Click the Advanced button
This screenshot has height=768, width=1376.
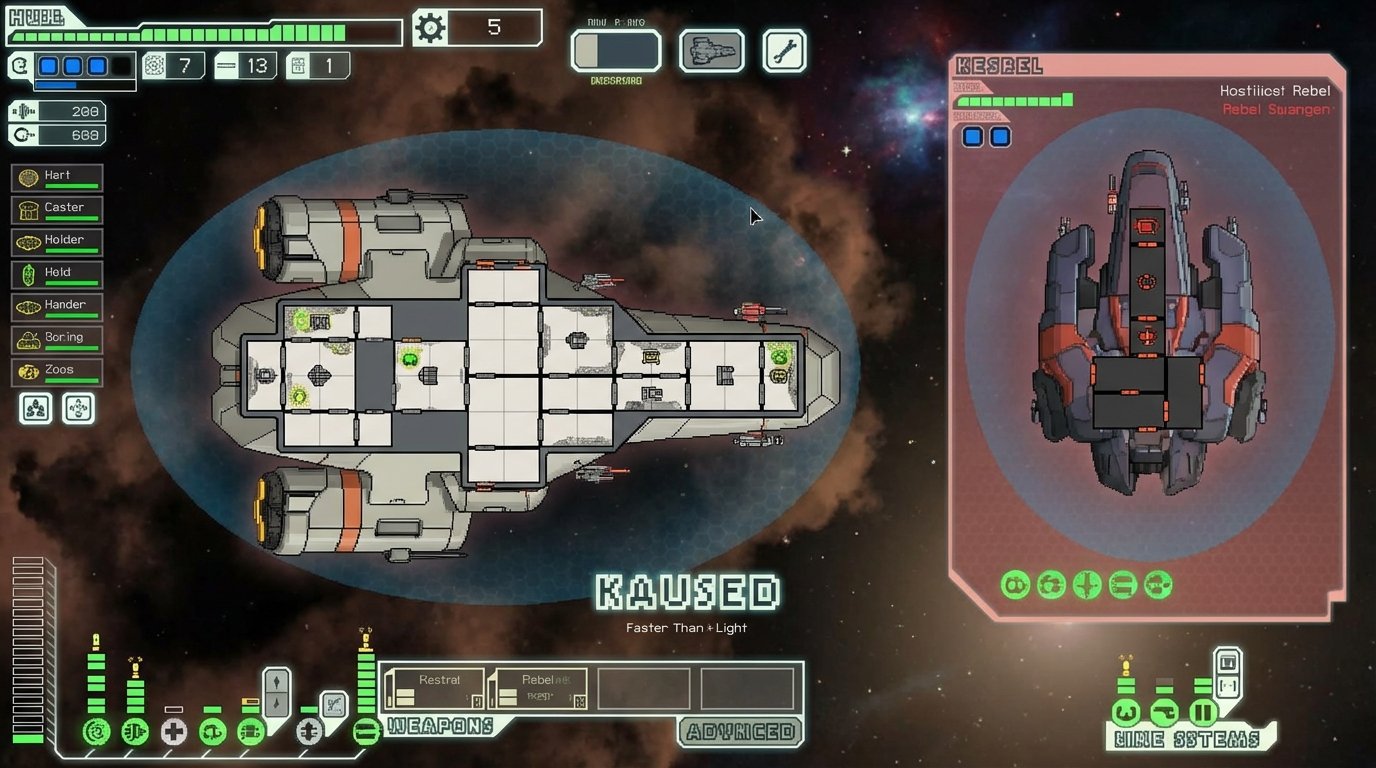pyautogui.click(x=740, y=731)
